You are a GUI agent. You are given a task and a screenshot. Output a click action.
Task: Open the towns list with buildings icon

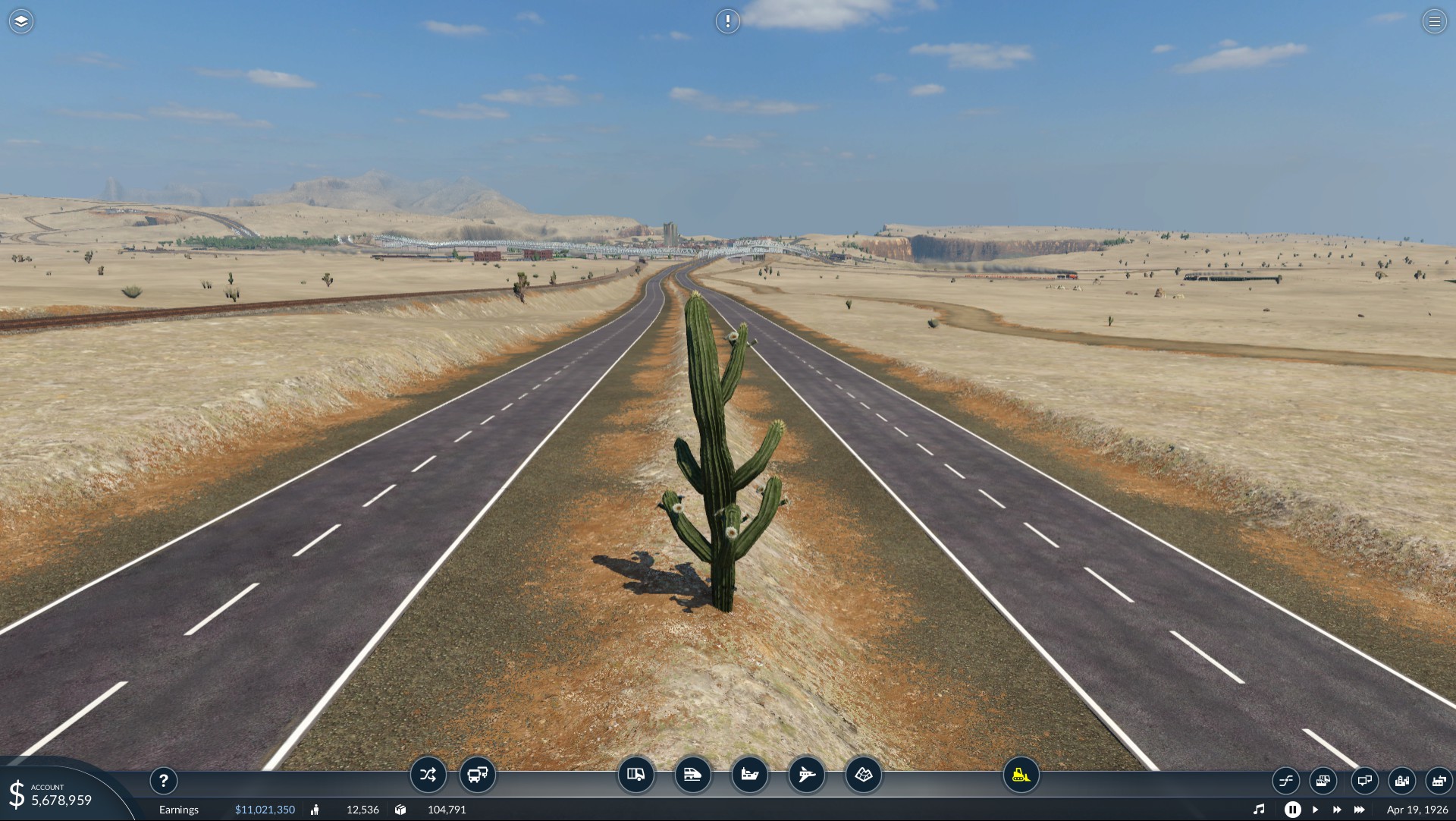[1401, 780]
